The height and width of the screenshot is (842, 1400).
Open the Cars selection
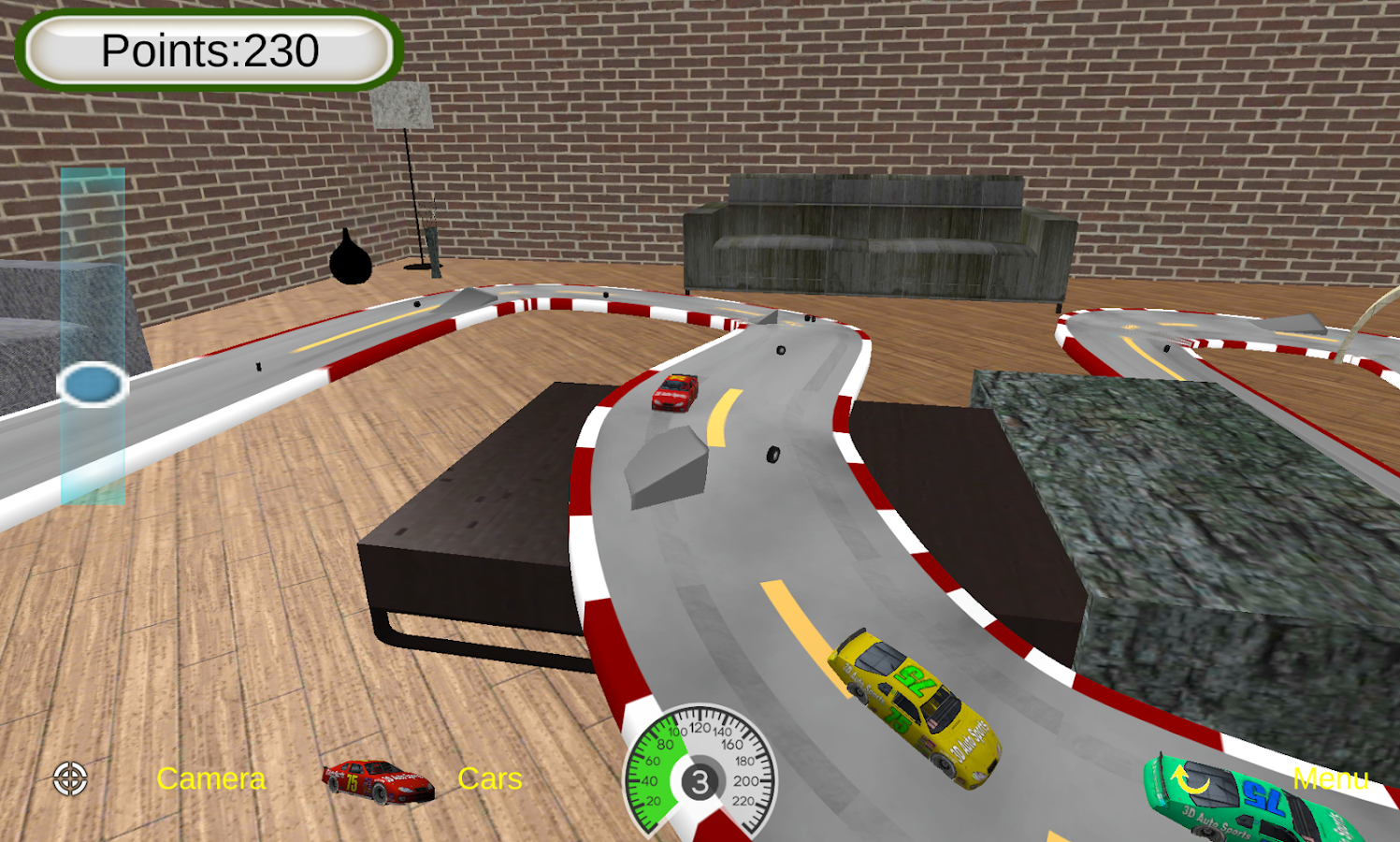pos(490,778)
